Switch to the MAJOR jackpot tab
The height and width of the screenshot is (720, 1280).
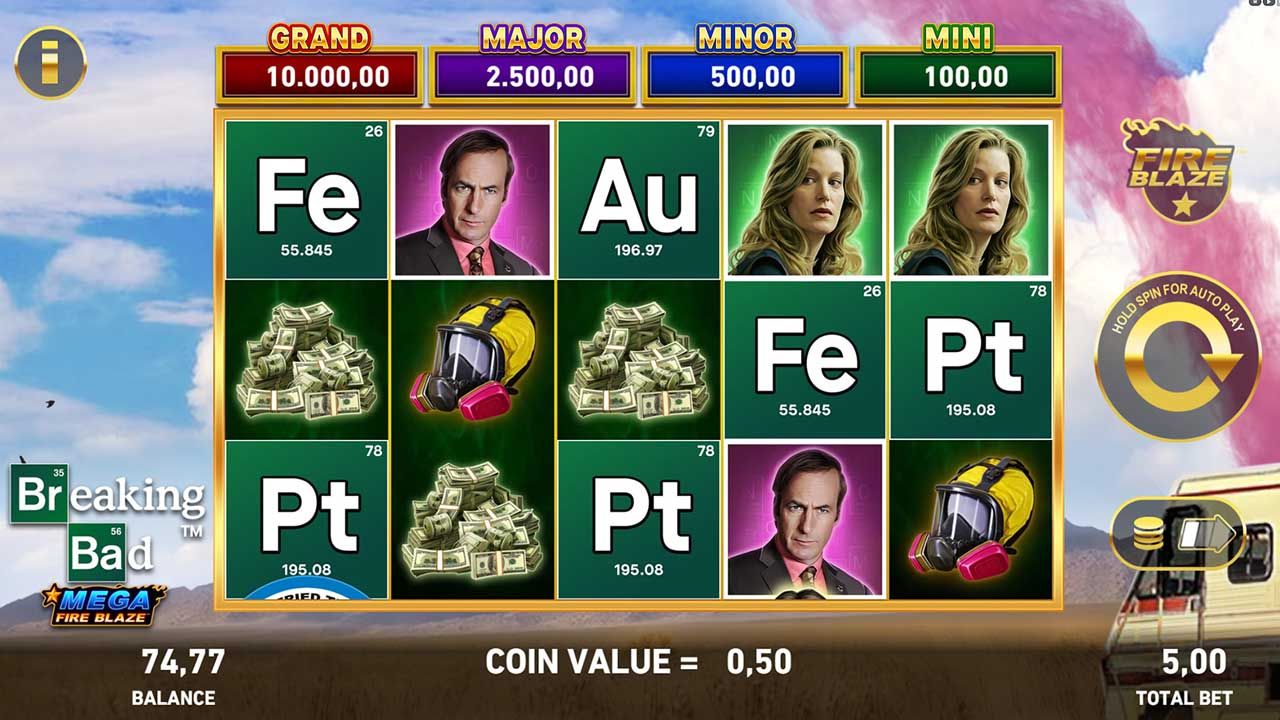532,60
